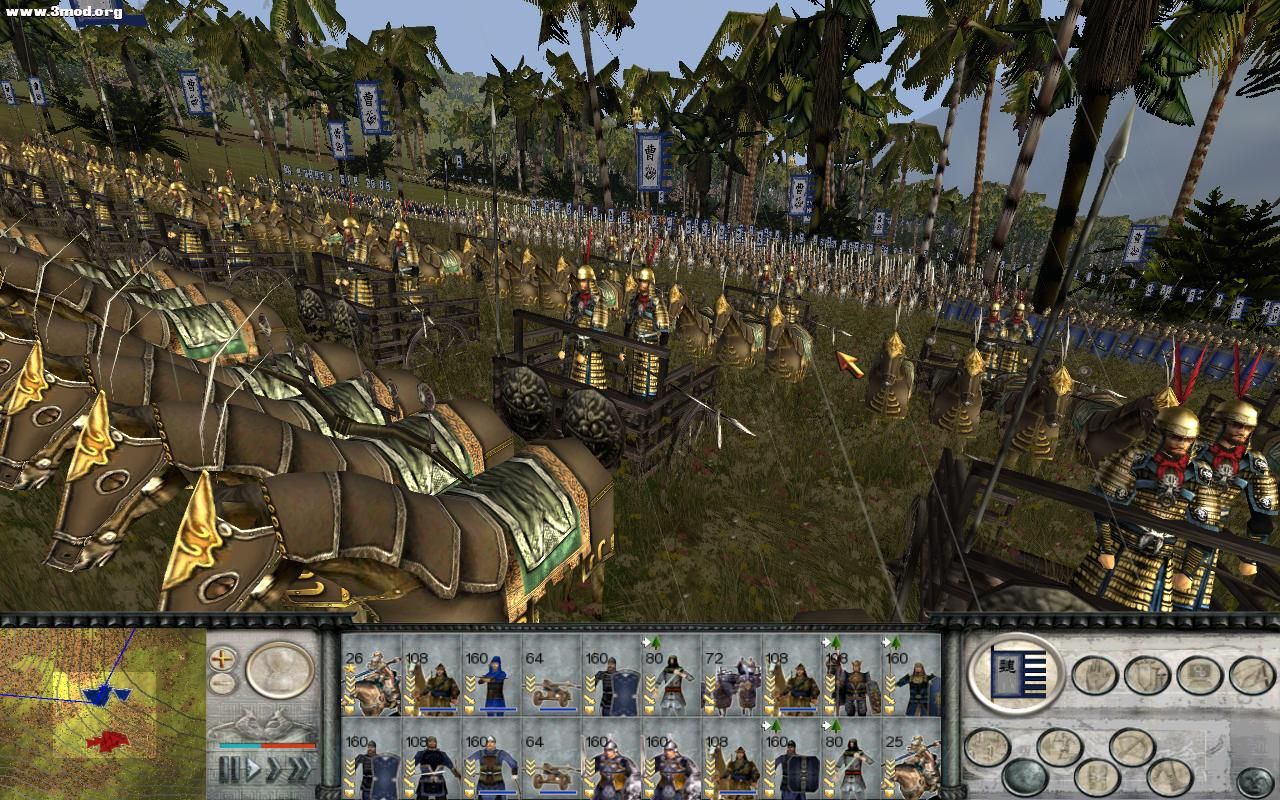The image size is (1280, 800).
Task: Set battle speed to normal play
Action: 254,769
